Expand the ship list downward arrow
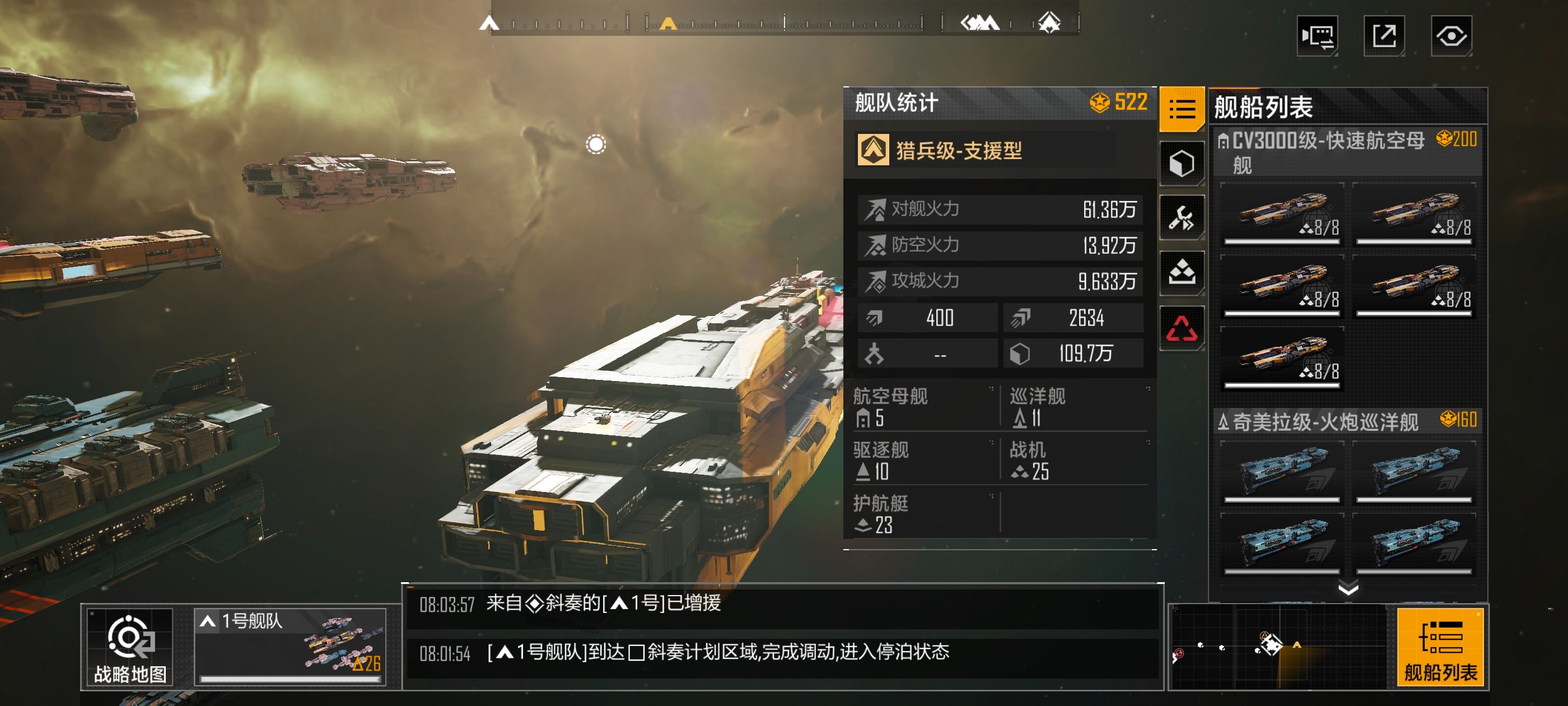Viewport: 1568px width, 706px height. pyautogui.click(x=1348, y=588)
